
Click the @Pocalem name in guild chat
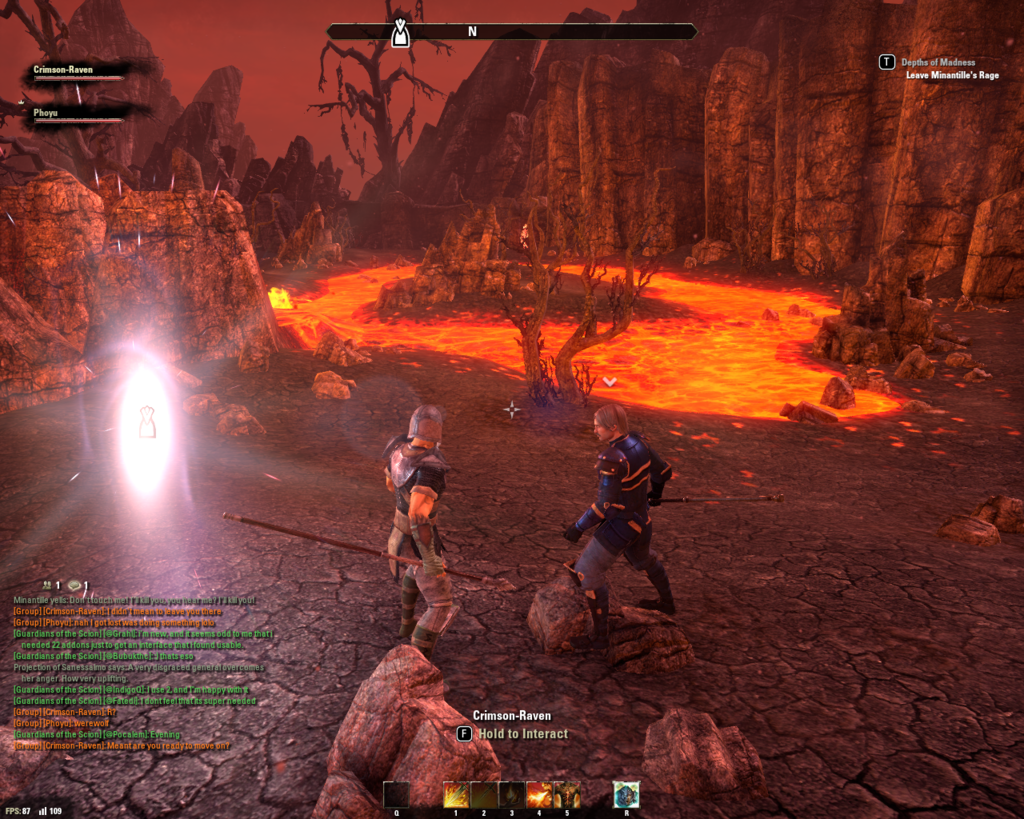pos(128,734)
